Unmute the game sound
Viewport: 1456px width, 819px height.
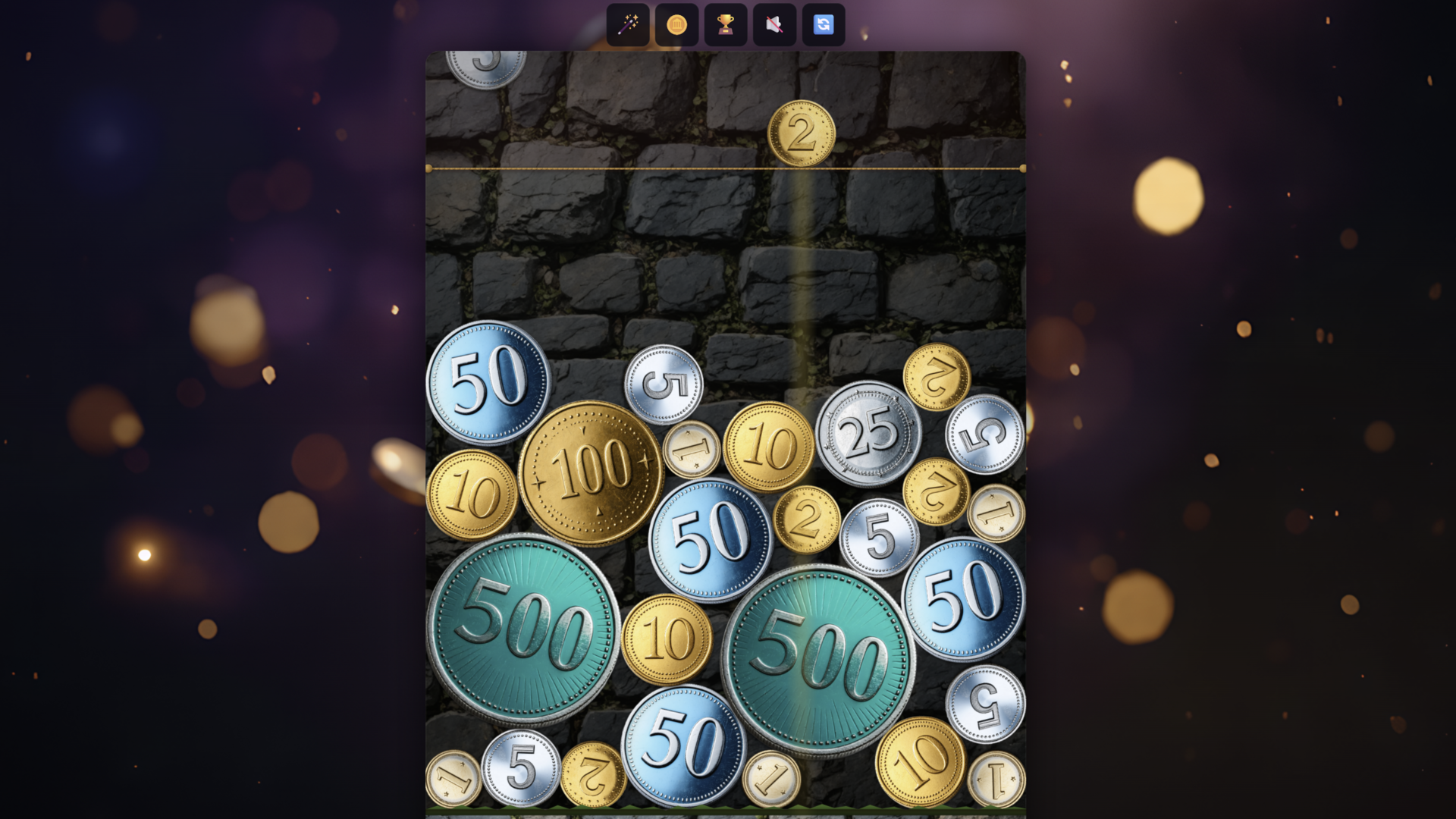click(x=774, y=24)
